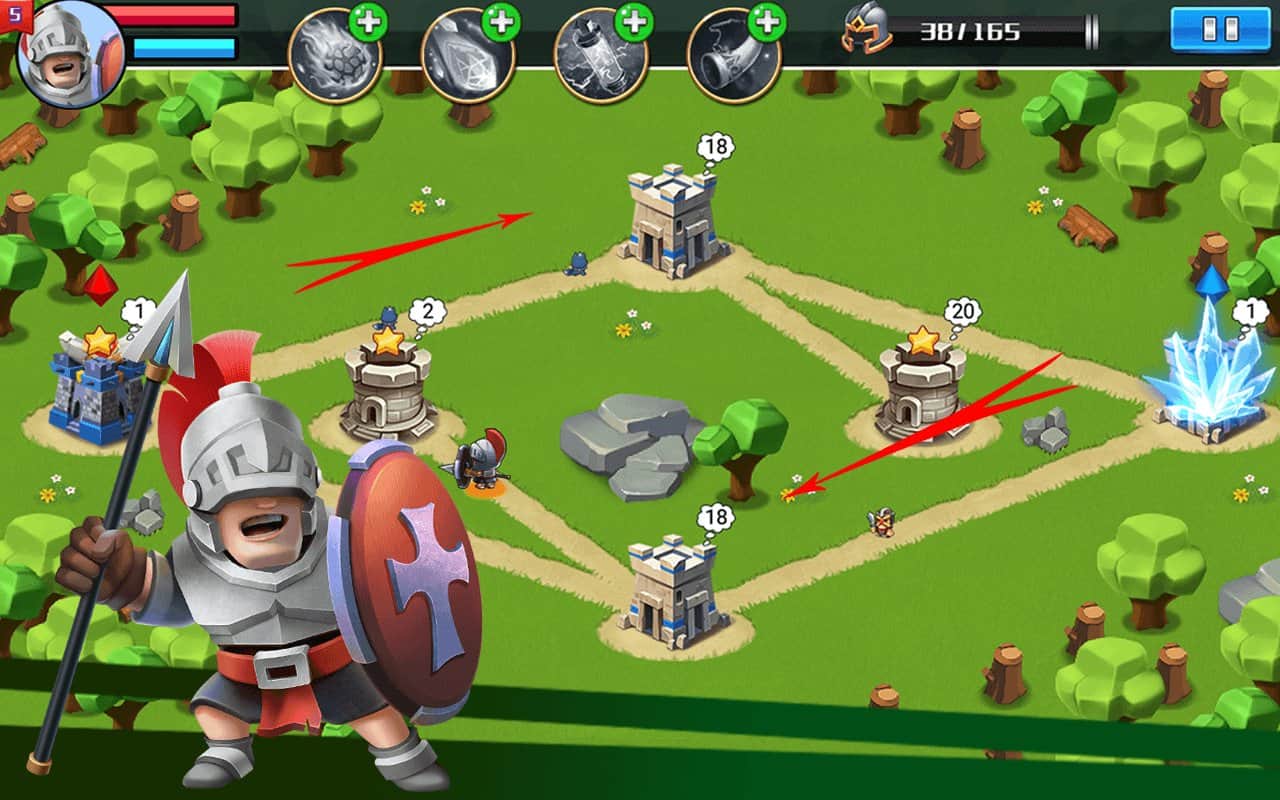Select the star tower with 20 troops
Viewport: 1280px width, 800px height.
coord(922,388)
